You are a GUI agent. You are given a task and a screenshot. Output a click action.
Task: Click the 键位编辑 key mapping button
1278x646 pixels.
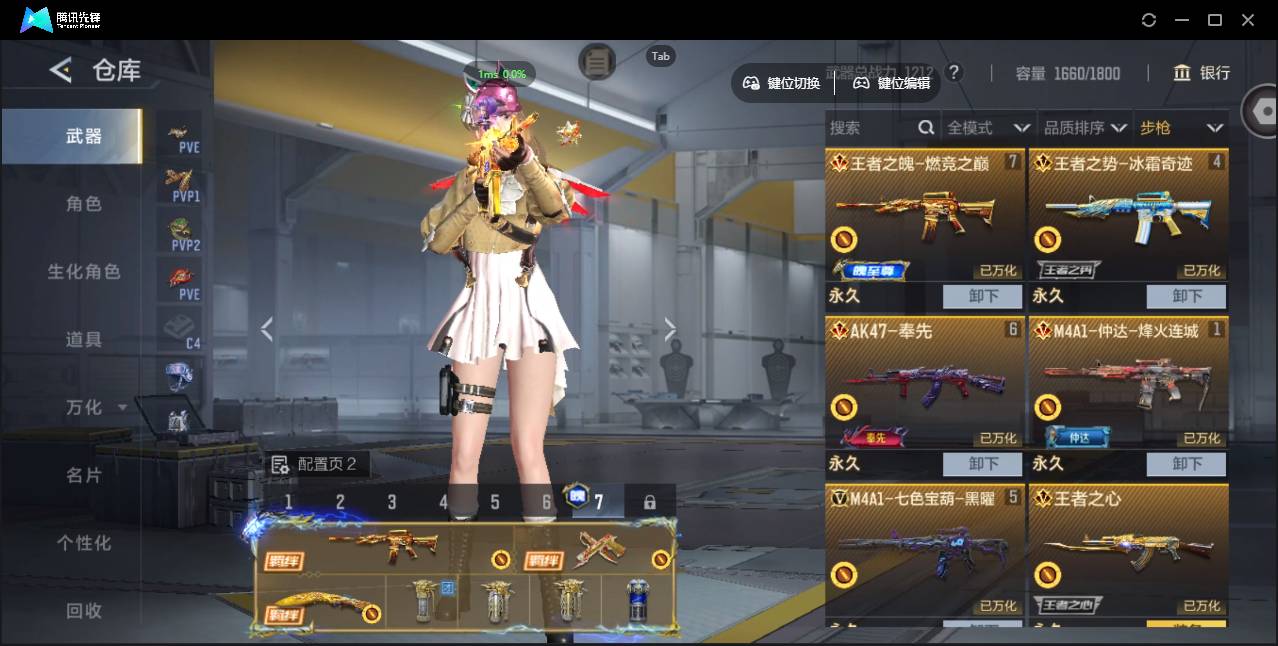point(891,83)
